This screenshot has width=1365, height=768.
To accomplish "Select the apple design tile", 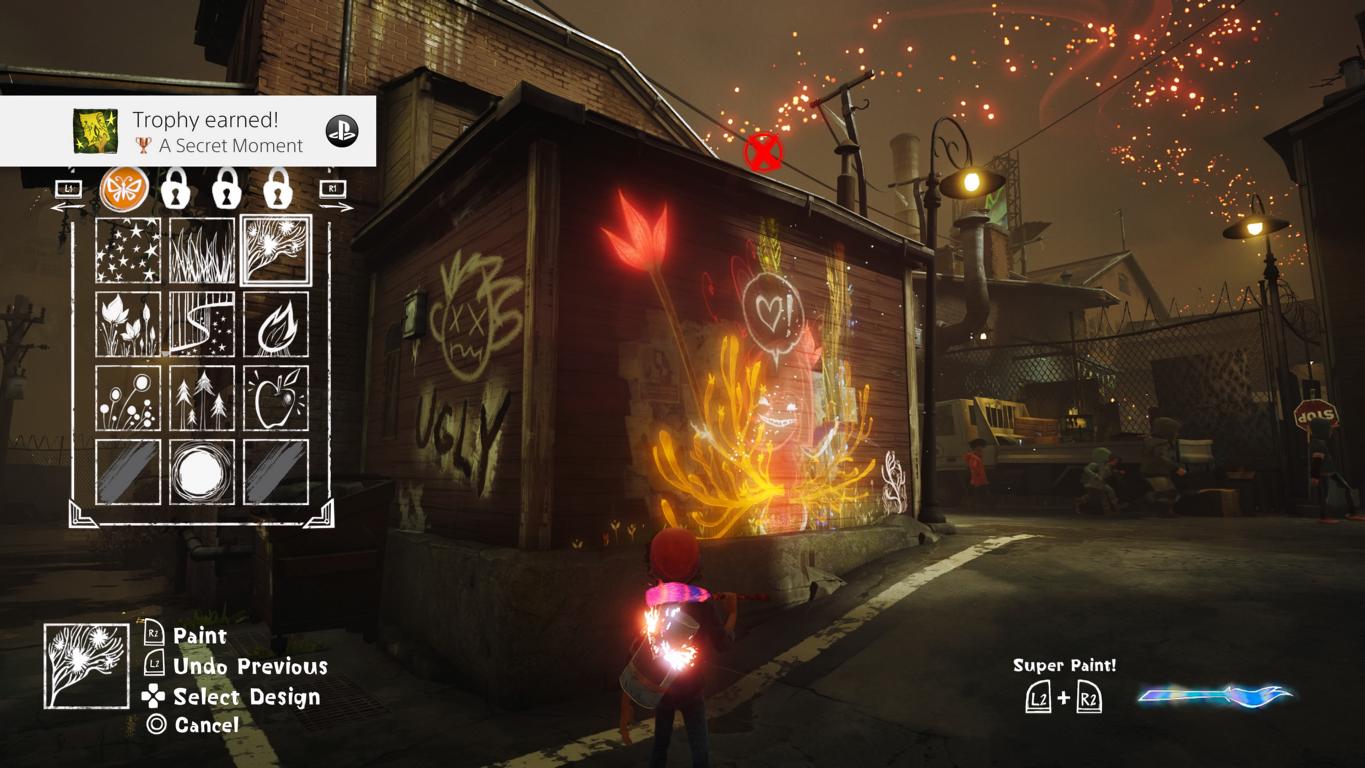I will pos(276,398).
